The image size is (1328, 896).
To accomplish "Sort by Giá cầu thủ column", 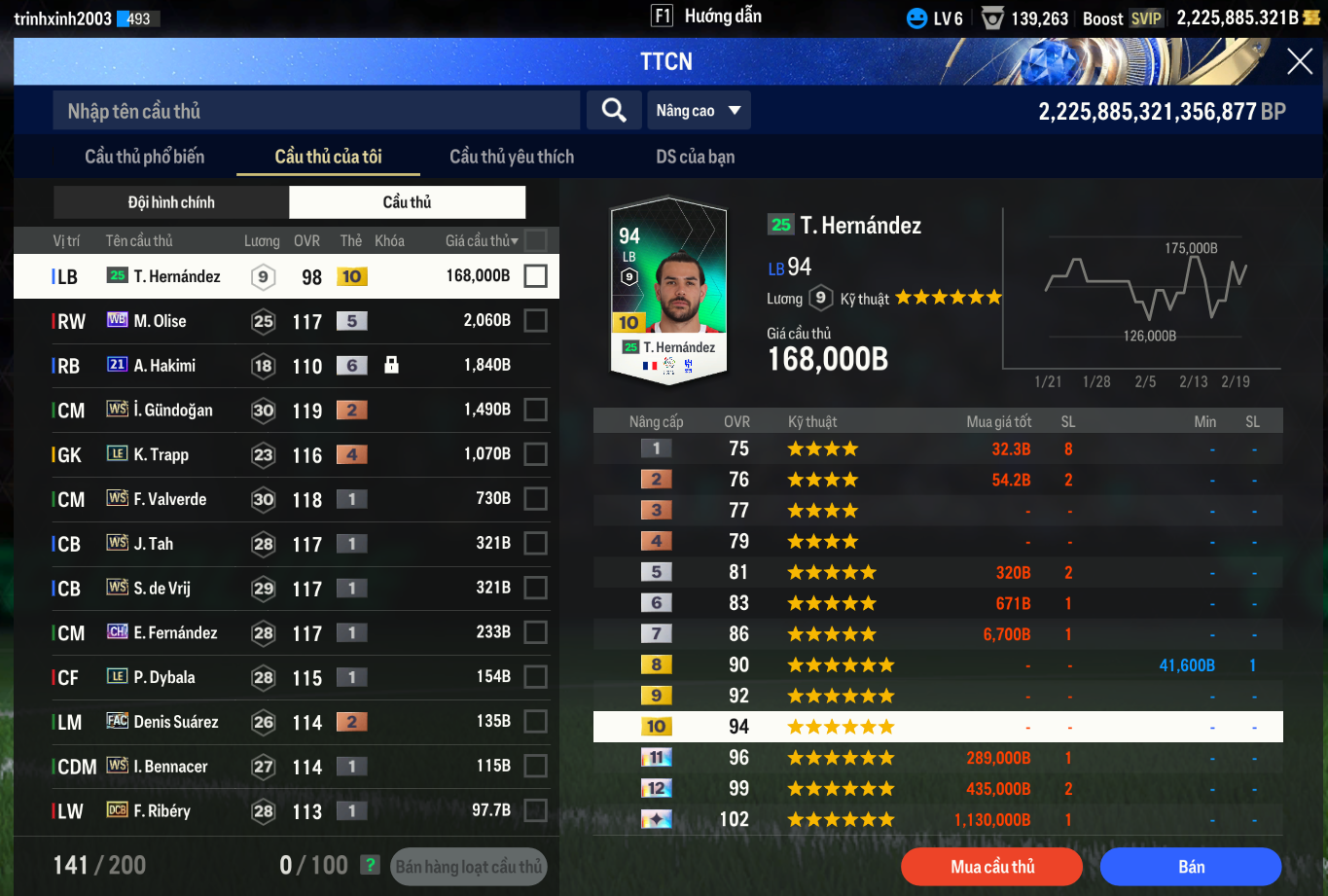I will pyautogui.click(x=483, y=240).
